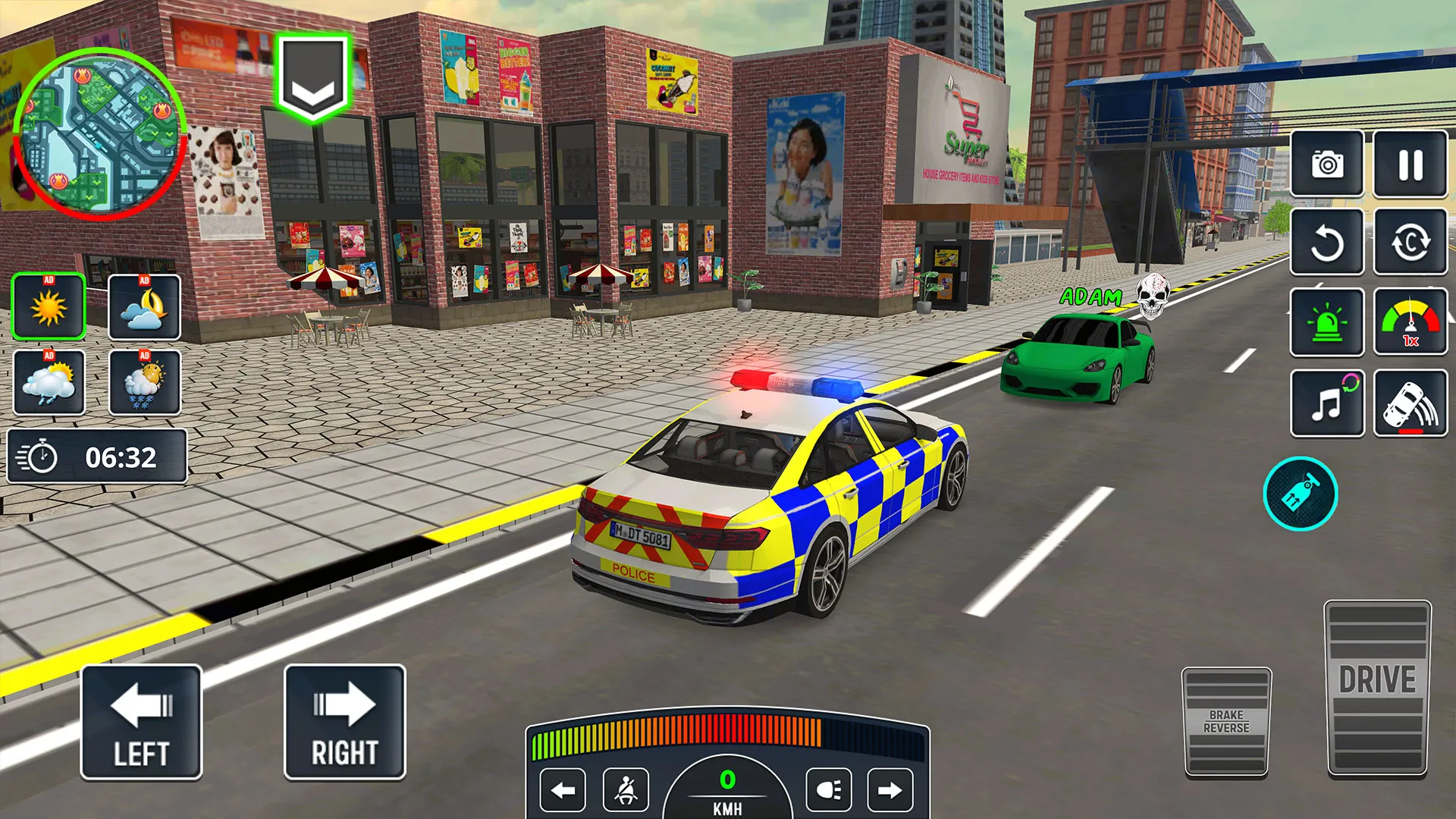Steer with the RIGHT arrow button

[x=344, y=723]
